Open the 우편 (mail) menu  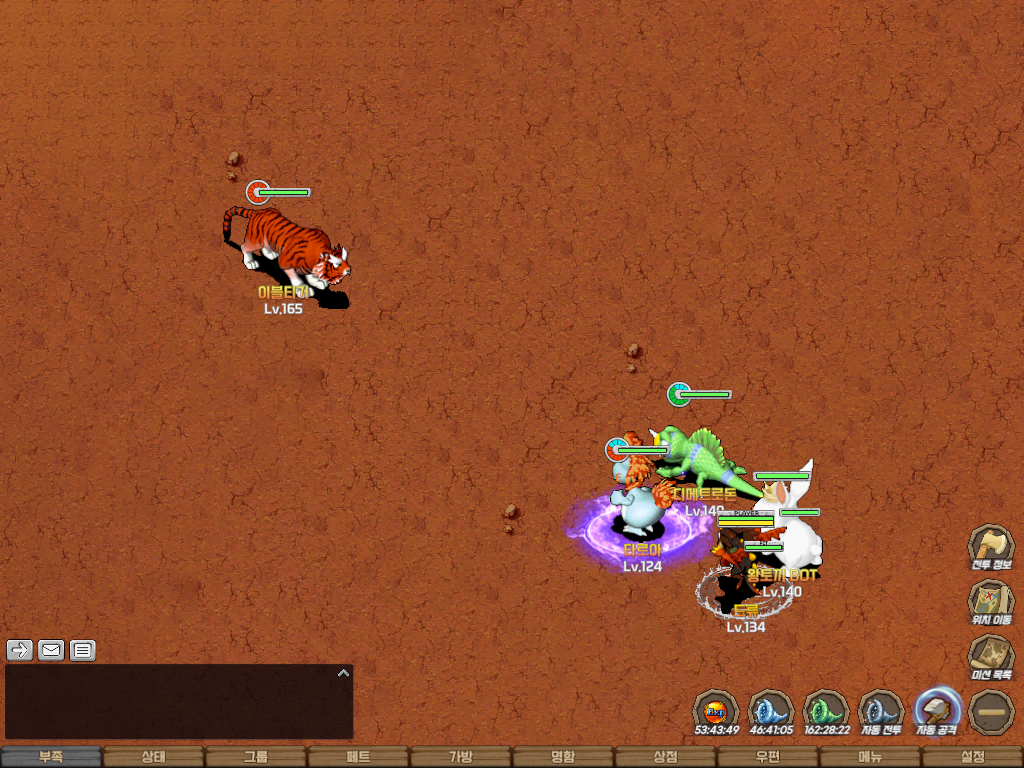[767, 757]
